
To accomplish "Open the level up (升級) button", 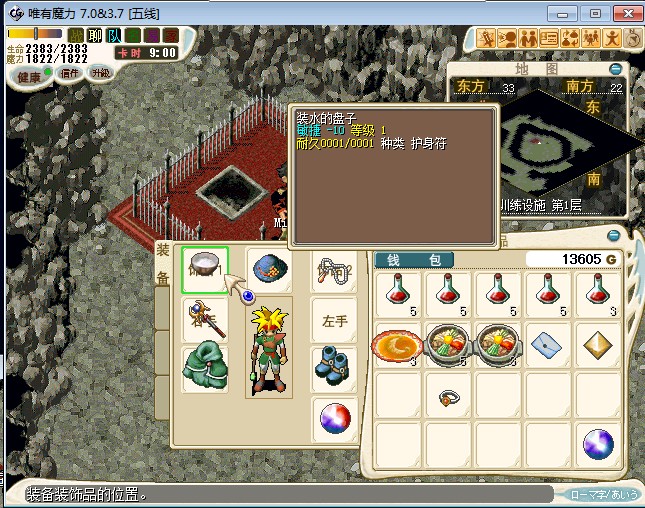I will tap(101, 73).
